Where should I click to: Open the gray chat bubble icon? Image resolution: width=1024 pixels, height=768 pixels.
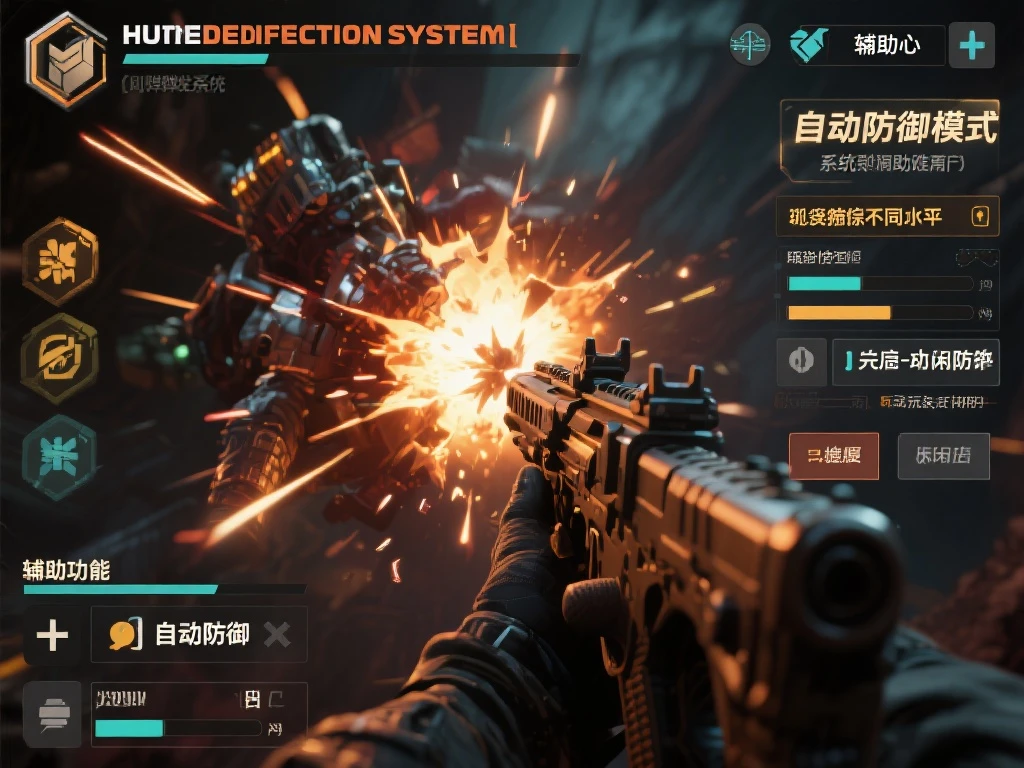[x=52, y=715]
